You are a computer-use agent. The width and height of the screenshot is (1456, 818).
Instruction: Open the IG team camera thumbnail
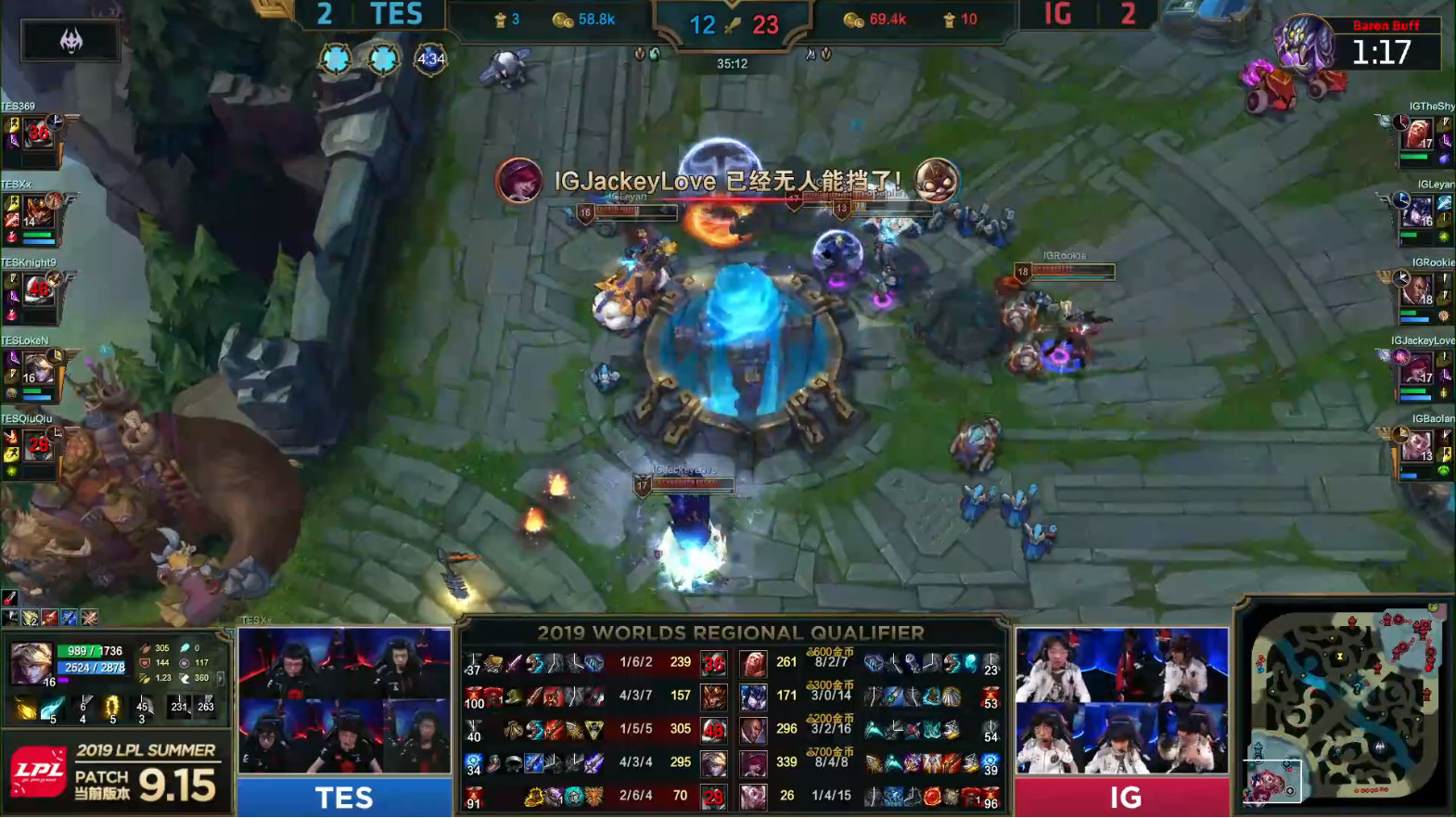[x=1122, y=700]
